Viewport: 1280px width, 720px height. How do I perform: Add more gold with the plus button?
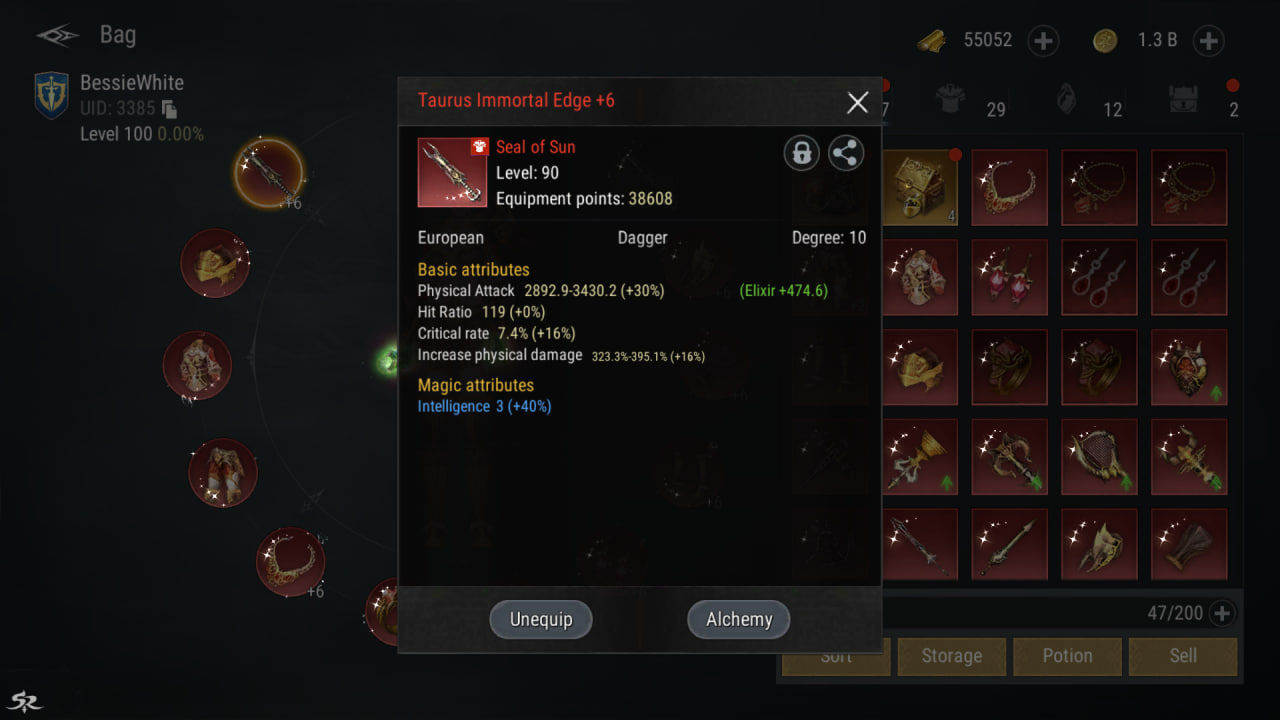(1208, 41)
